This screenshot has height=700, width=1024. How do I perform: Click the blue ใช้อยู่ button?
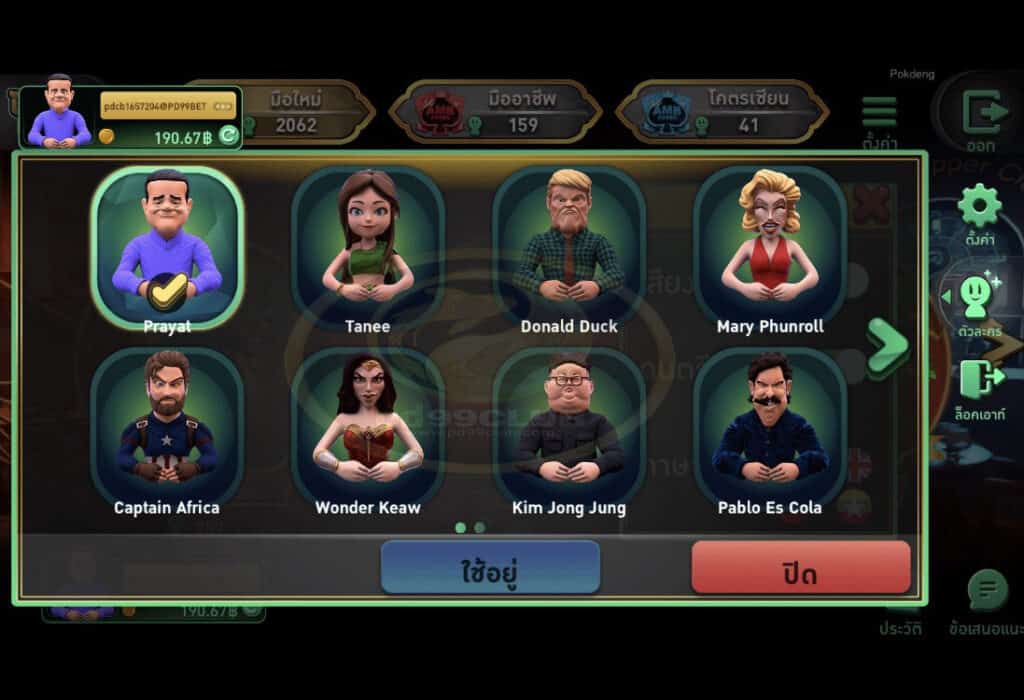490,569
